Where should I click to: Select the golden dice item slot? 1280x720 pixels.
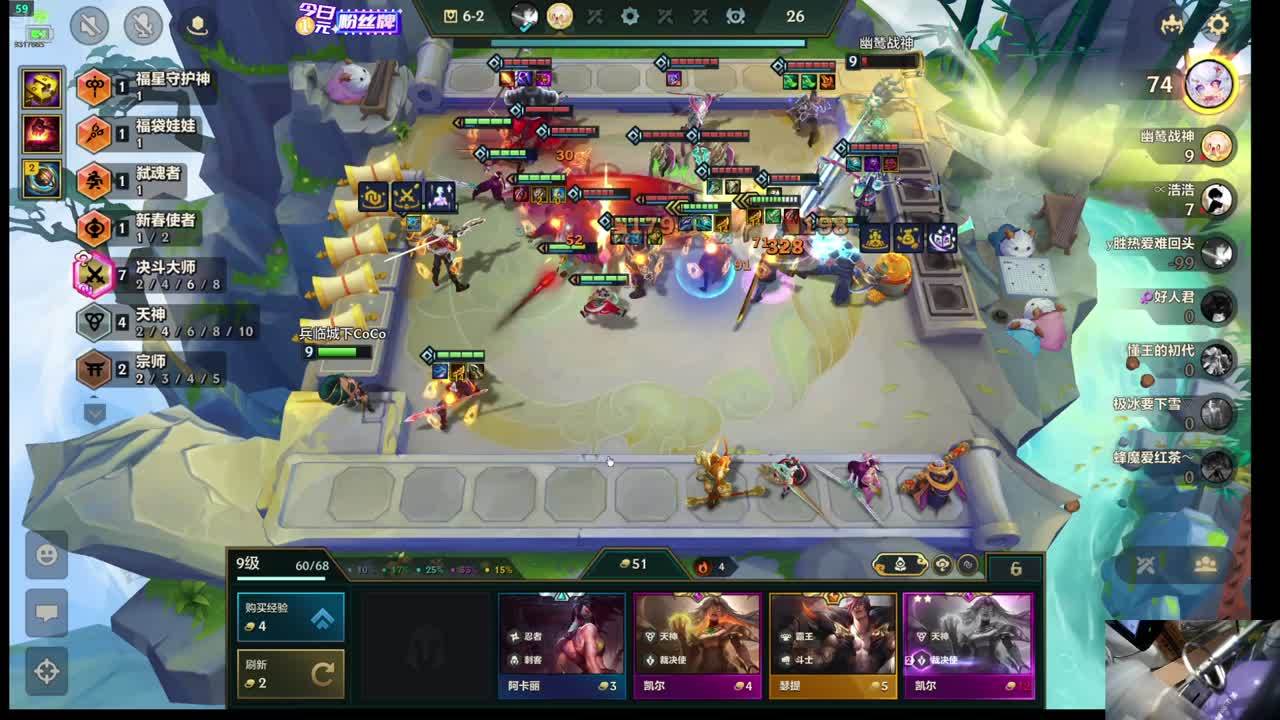pyautogui.click(x=44, y=89)
